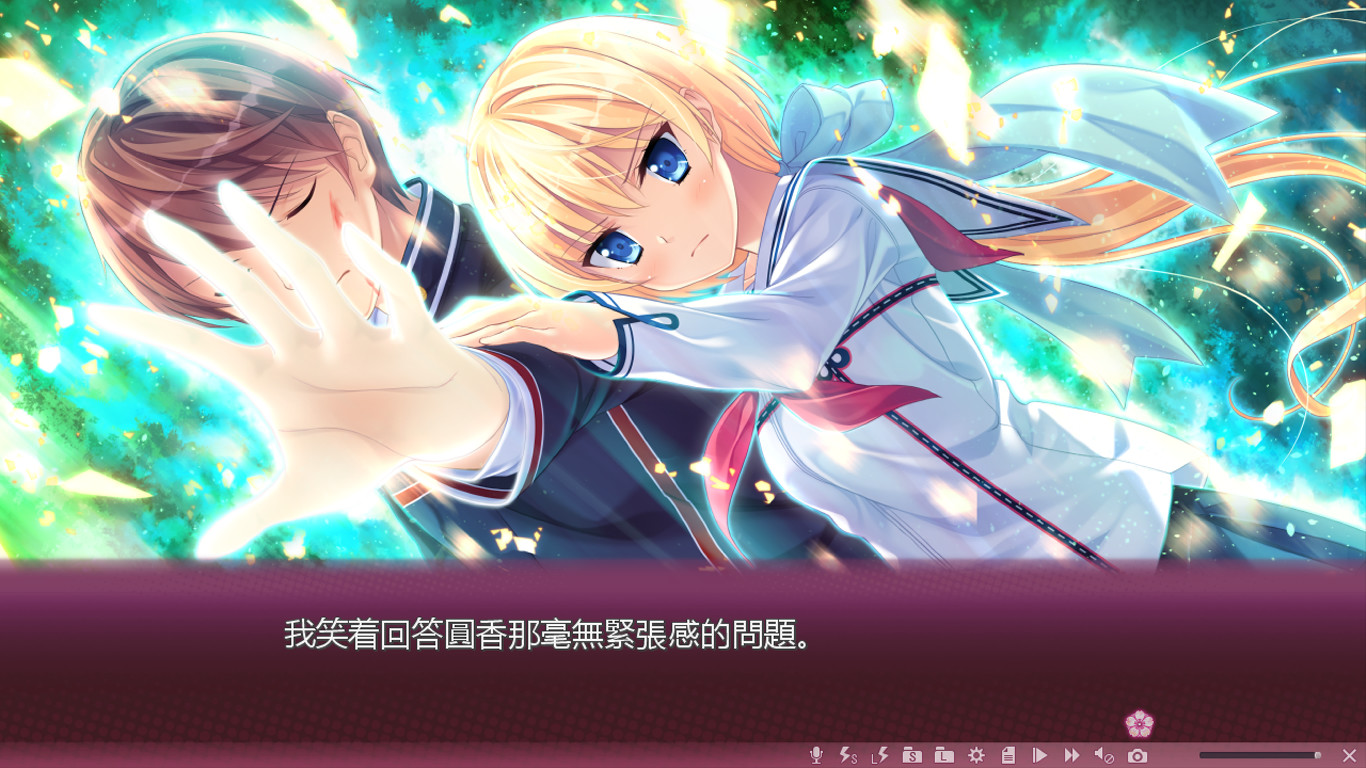Viewport: 1366px width, 768px height.
Task: Open the load screen via the L box icon
Action: coord(944,755)
